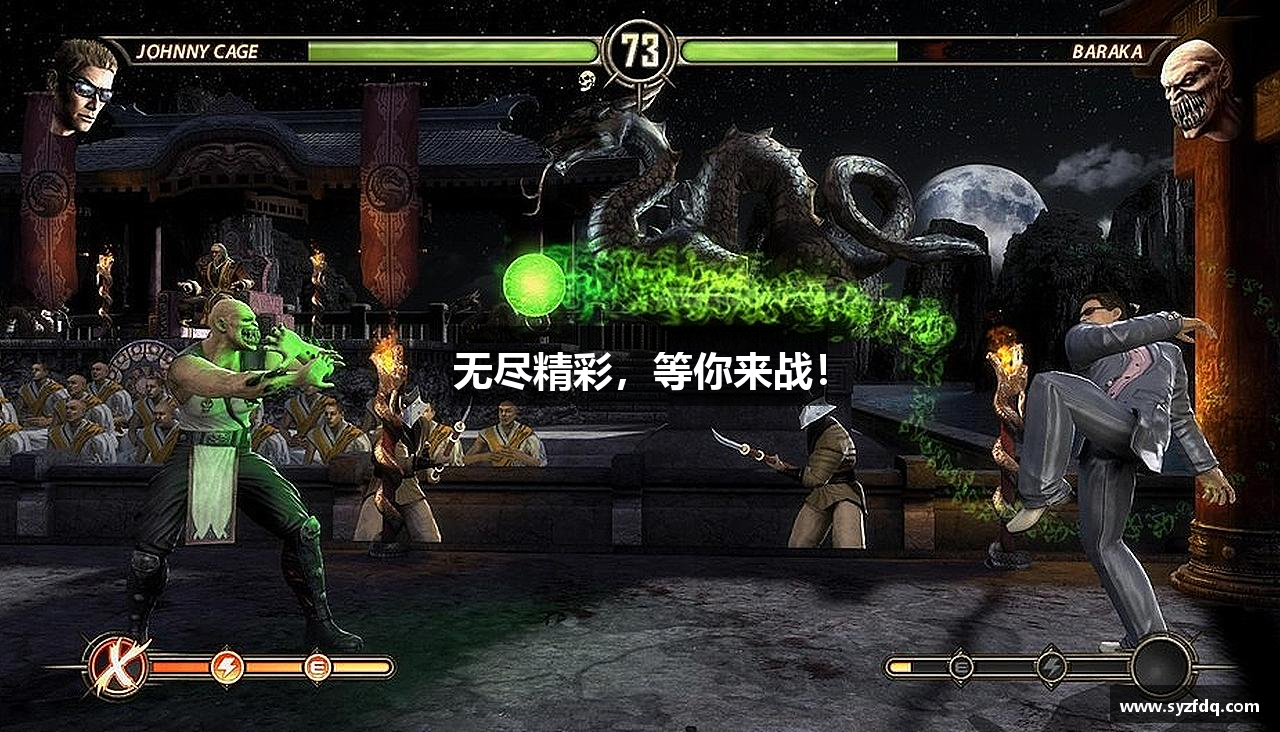
Task: Click the round X-ray circle on Baraka's meter
Action: pos(1162,665)
